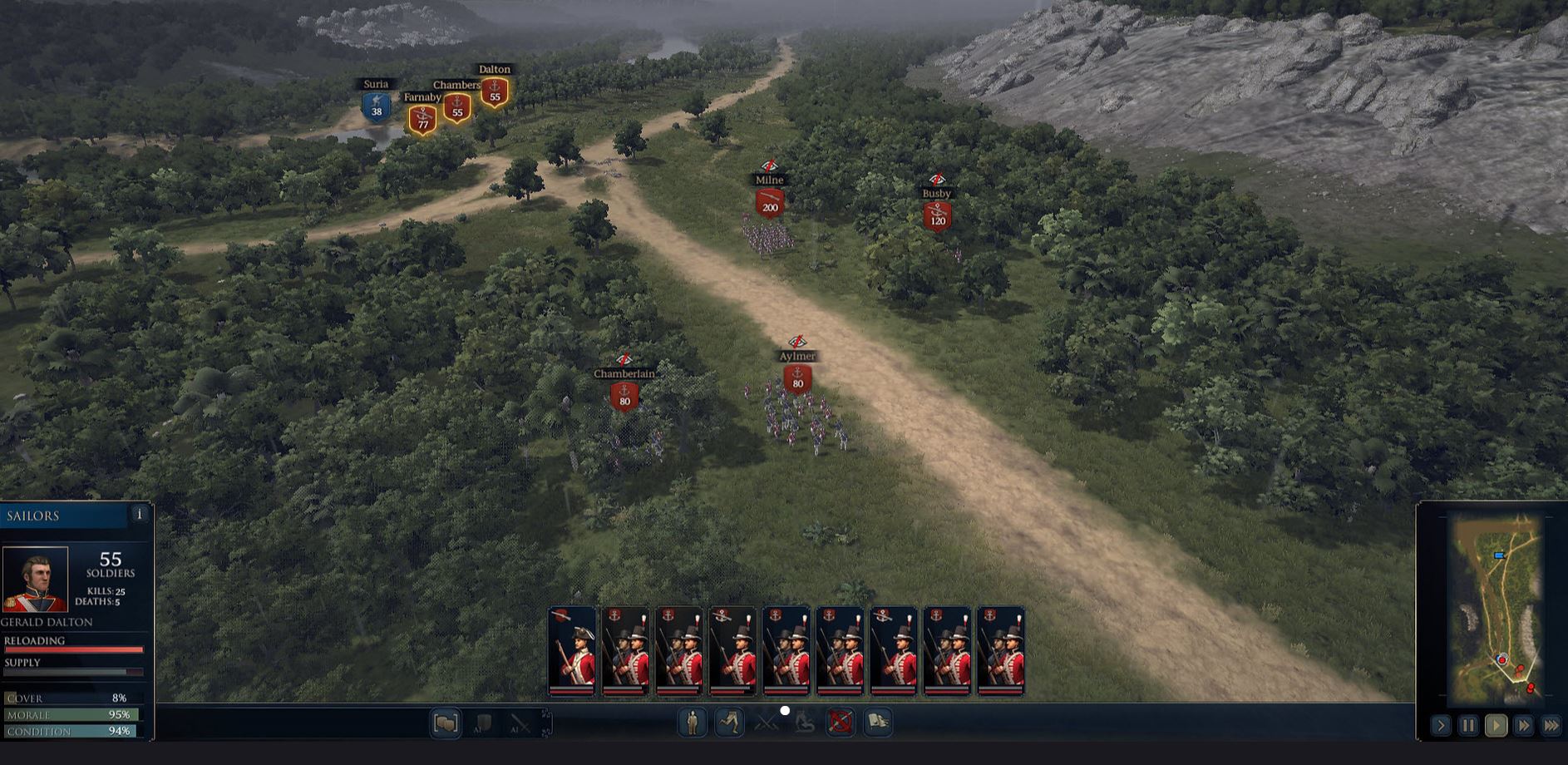Click the flag command icon
The height and width of the screenshot is (765, 1568).
pyautogui.click(x=878, y=722)
